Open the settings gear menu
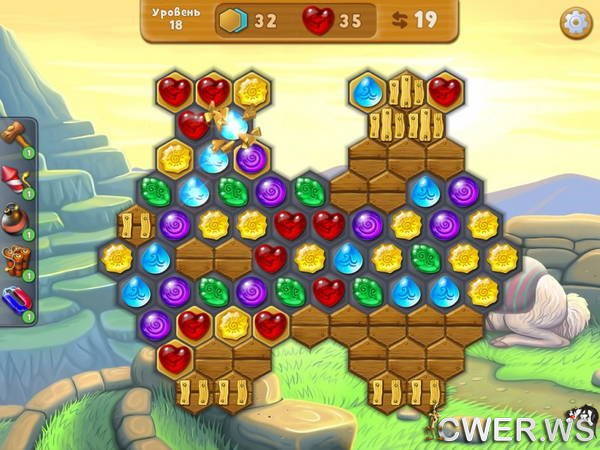600x450 pixels. pyautogui.click(x=575, y=23)
